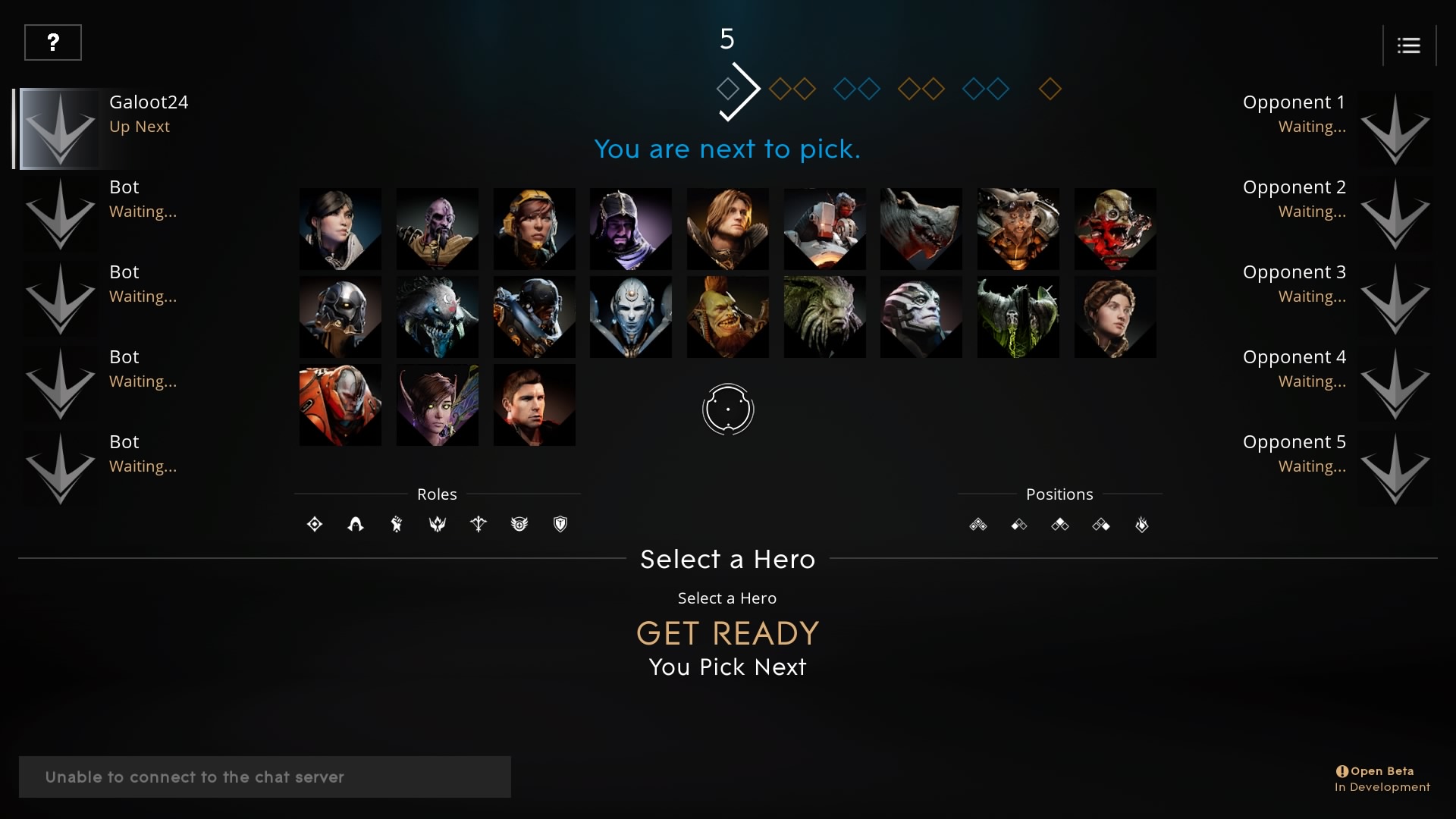
Task: Select the short-haired man in red collar
Action: click(x=534, y=405)
